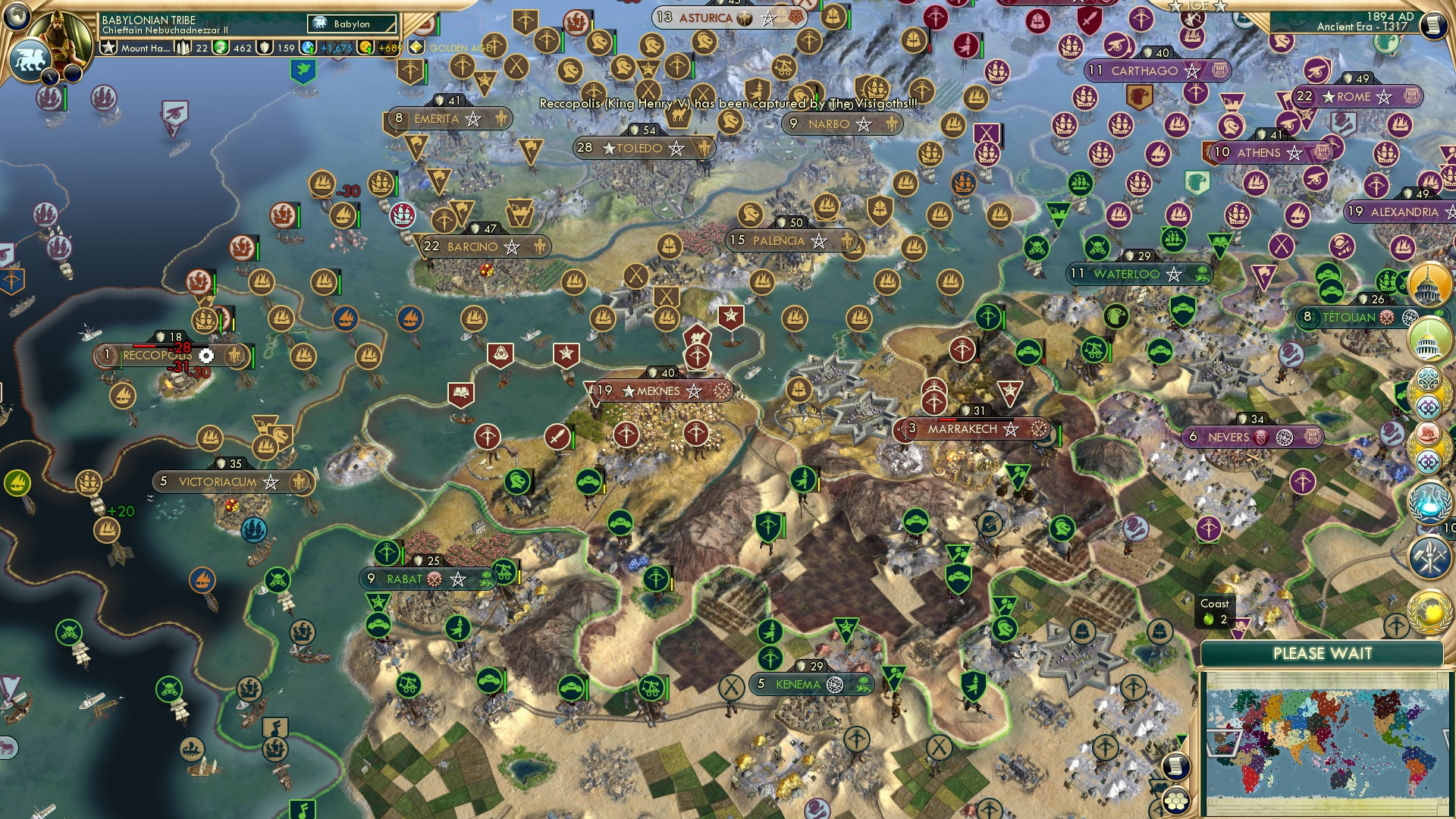Toggle the blue dove diplomacy notification
The width and height of the screenshot is (1456, 819).
(303, 71)
